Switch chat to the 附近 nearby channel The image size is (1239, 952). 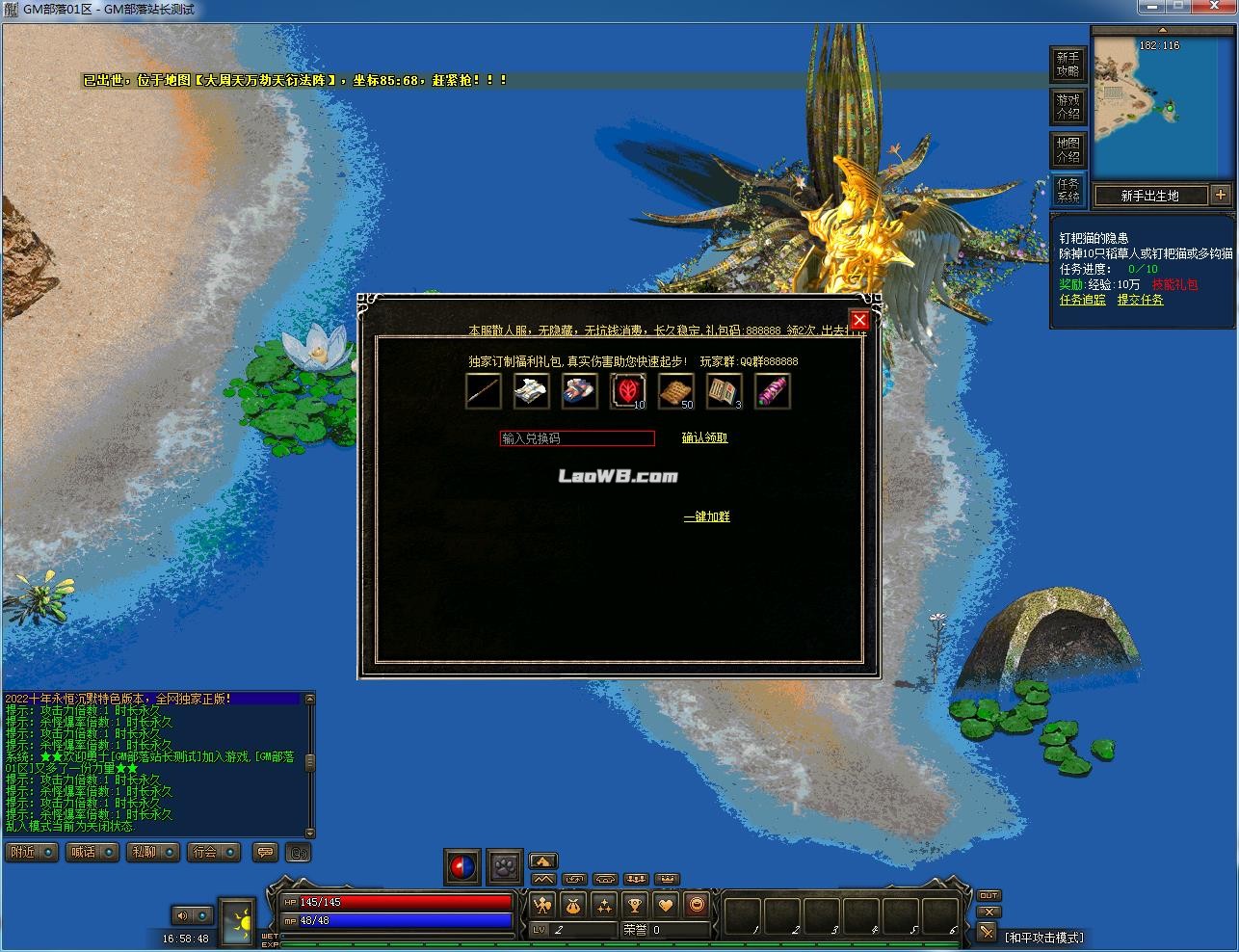pyautogui.click(x=31, y=853)
